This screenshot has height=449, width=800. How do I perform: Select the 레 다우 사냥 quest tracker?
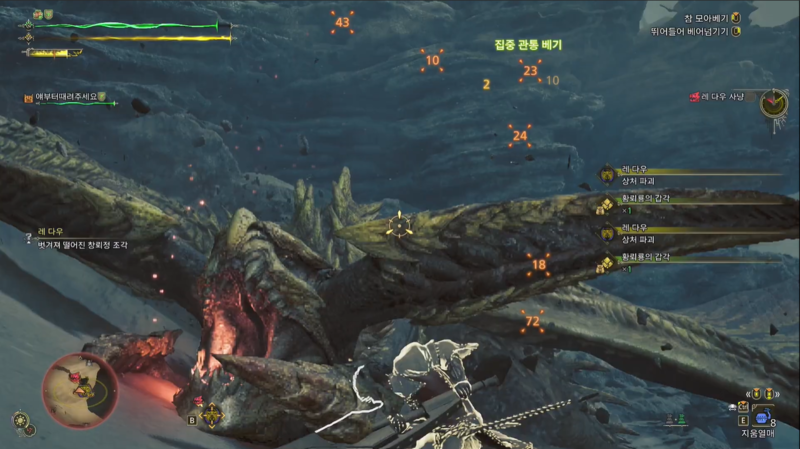point(724,97)
